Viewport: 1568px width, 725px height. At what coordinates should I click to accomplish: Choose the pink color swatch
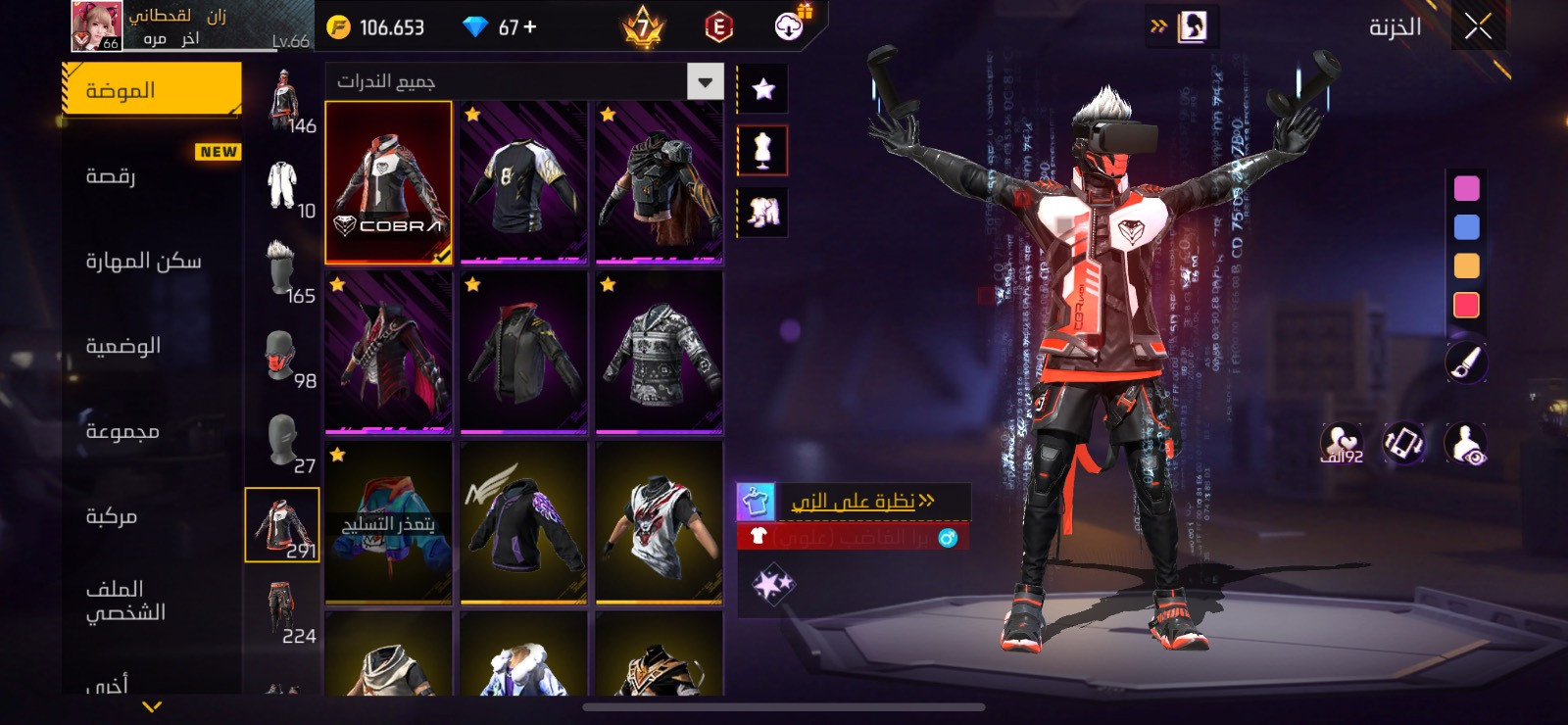pos(1466,188)
